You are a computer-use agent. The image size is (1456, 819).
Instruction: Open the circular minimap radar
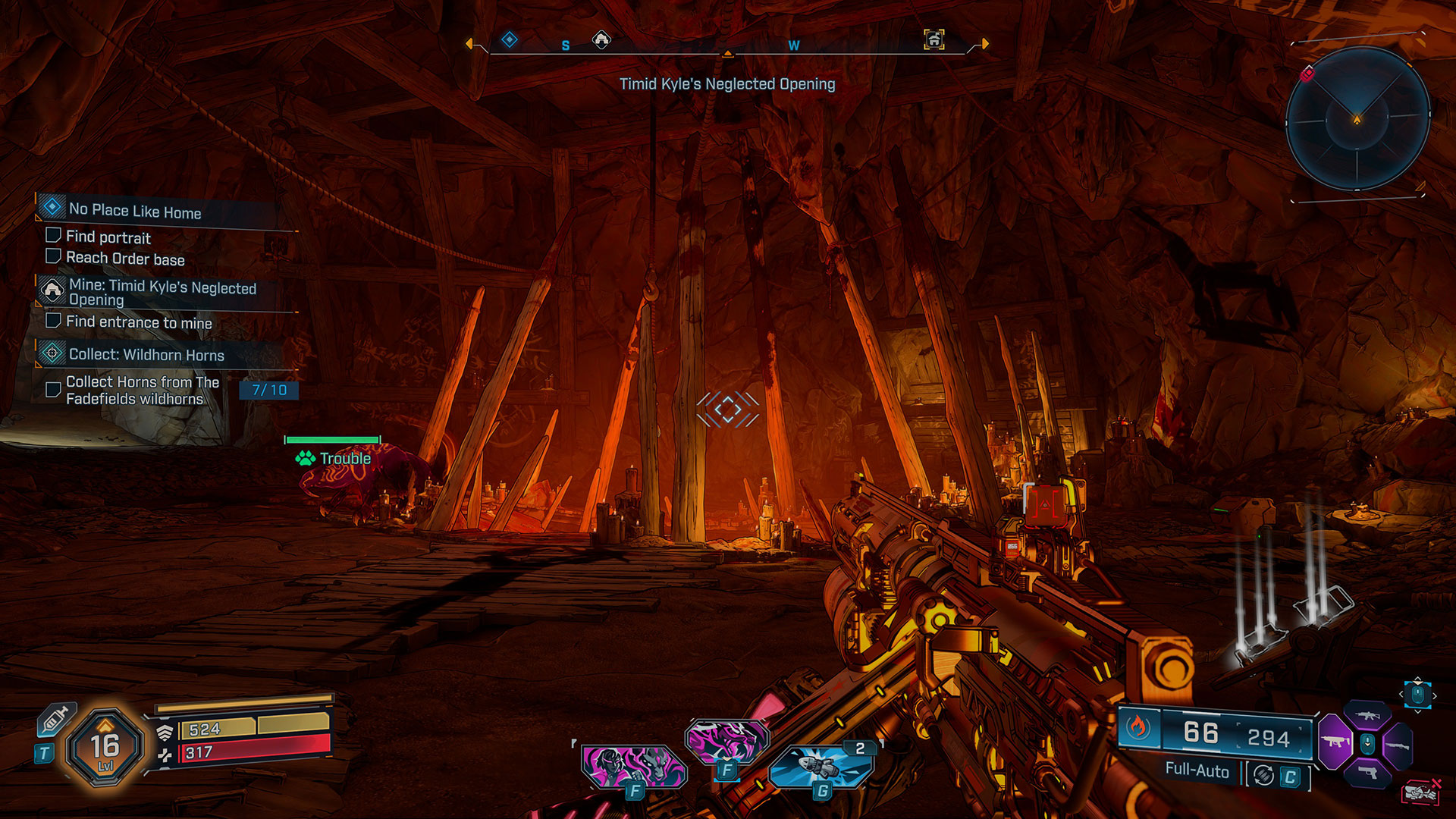point(1357,118)
